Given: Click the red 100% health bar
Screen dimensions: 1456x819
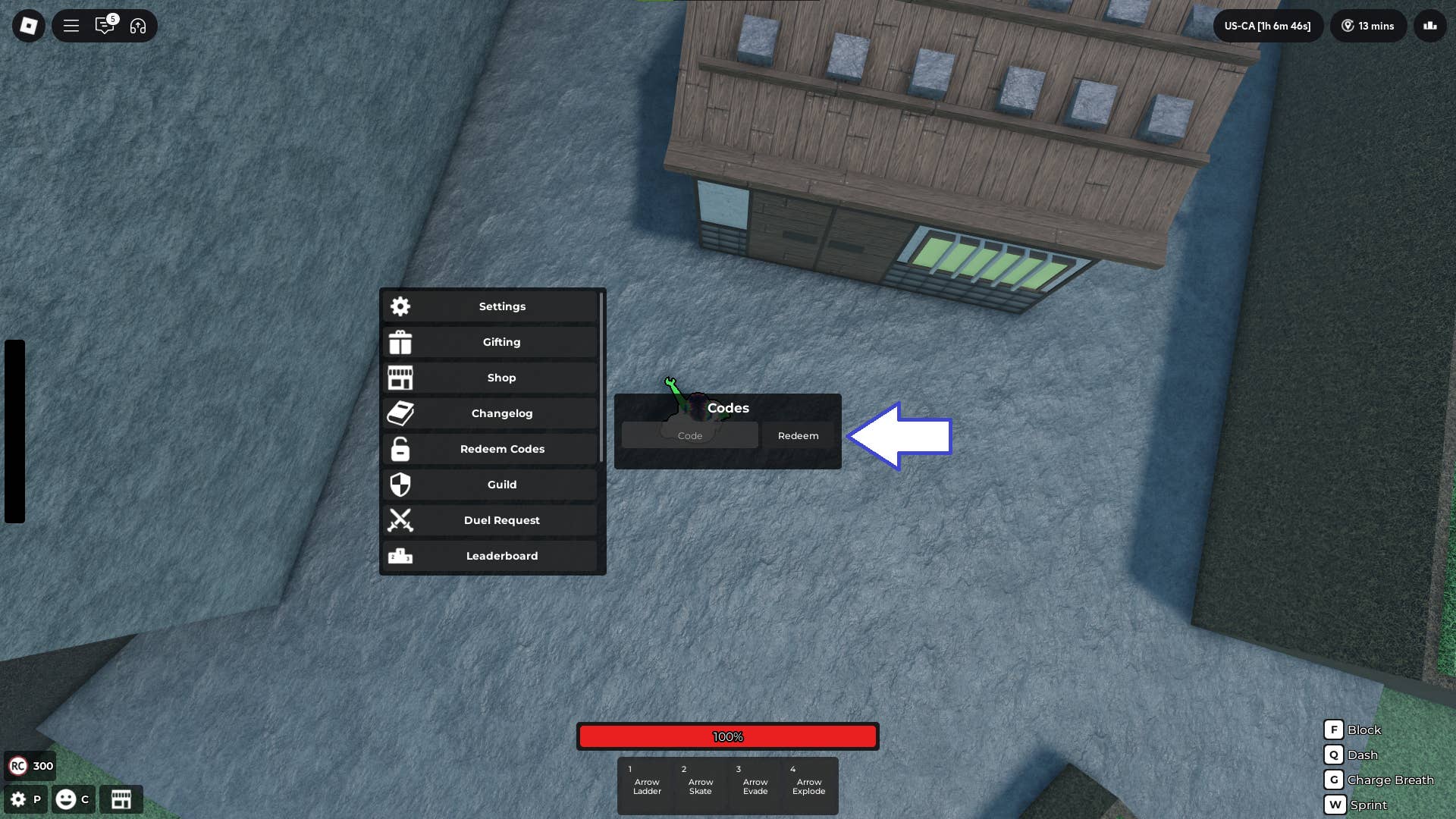Looking at the screenshot, I should click(728, 736).
